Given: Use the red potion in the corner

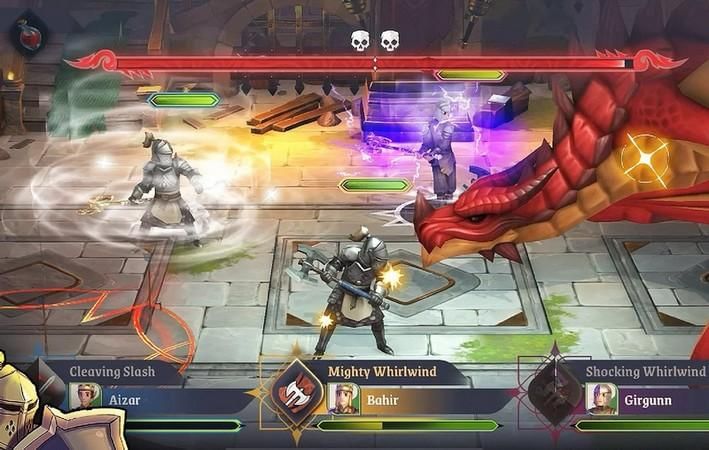Looking at the screenshot, I should (x=28, y=33).
